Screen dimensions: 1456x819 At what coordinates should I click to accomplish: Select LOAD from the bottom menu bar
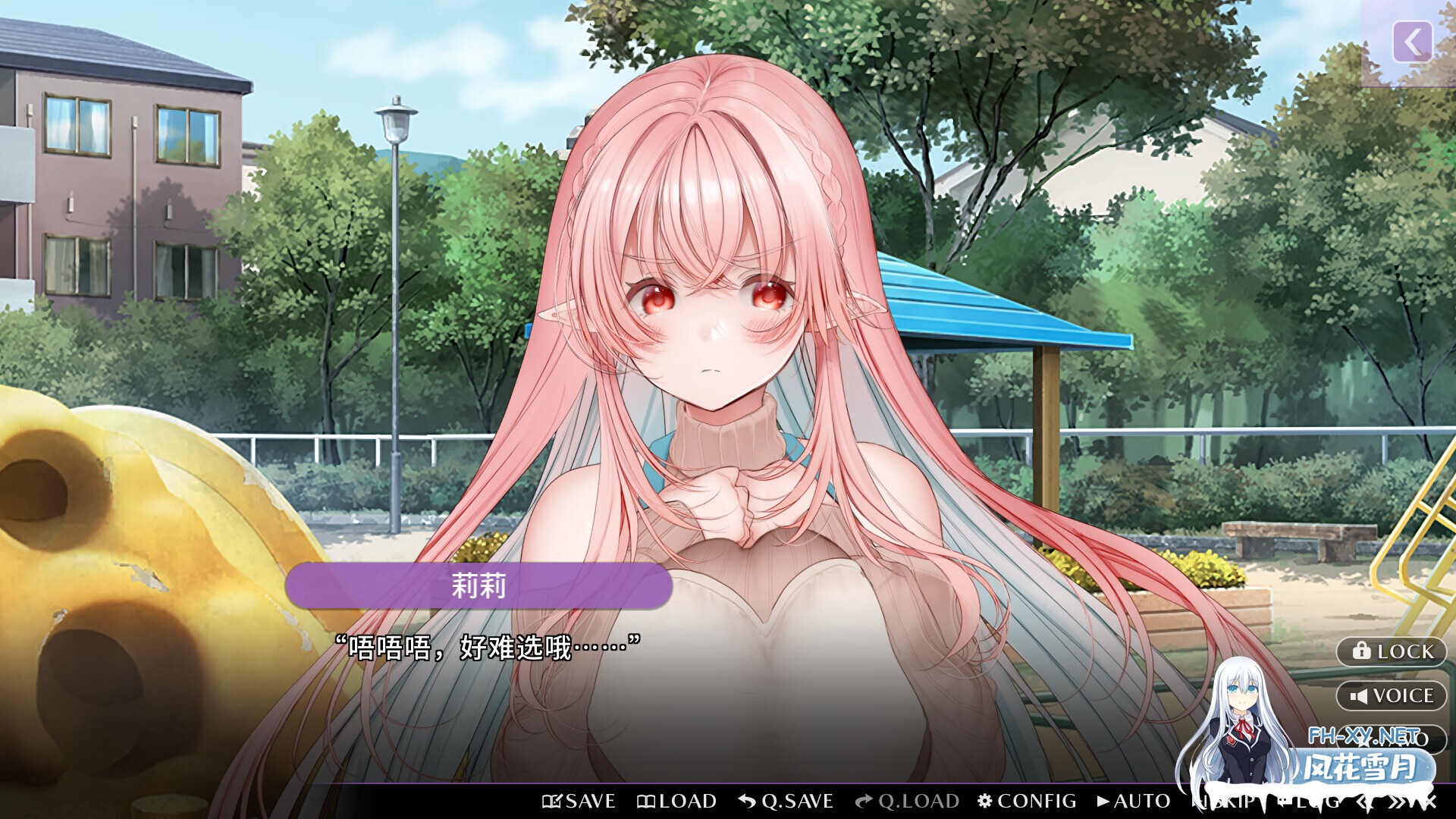[x=677, y=801]
